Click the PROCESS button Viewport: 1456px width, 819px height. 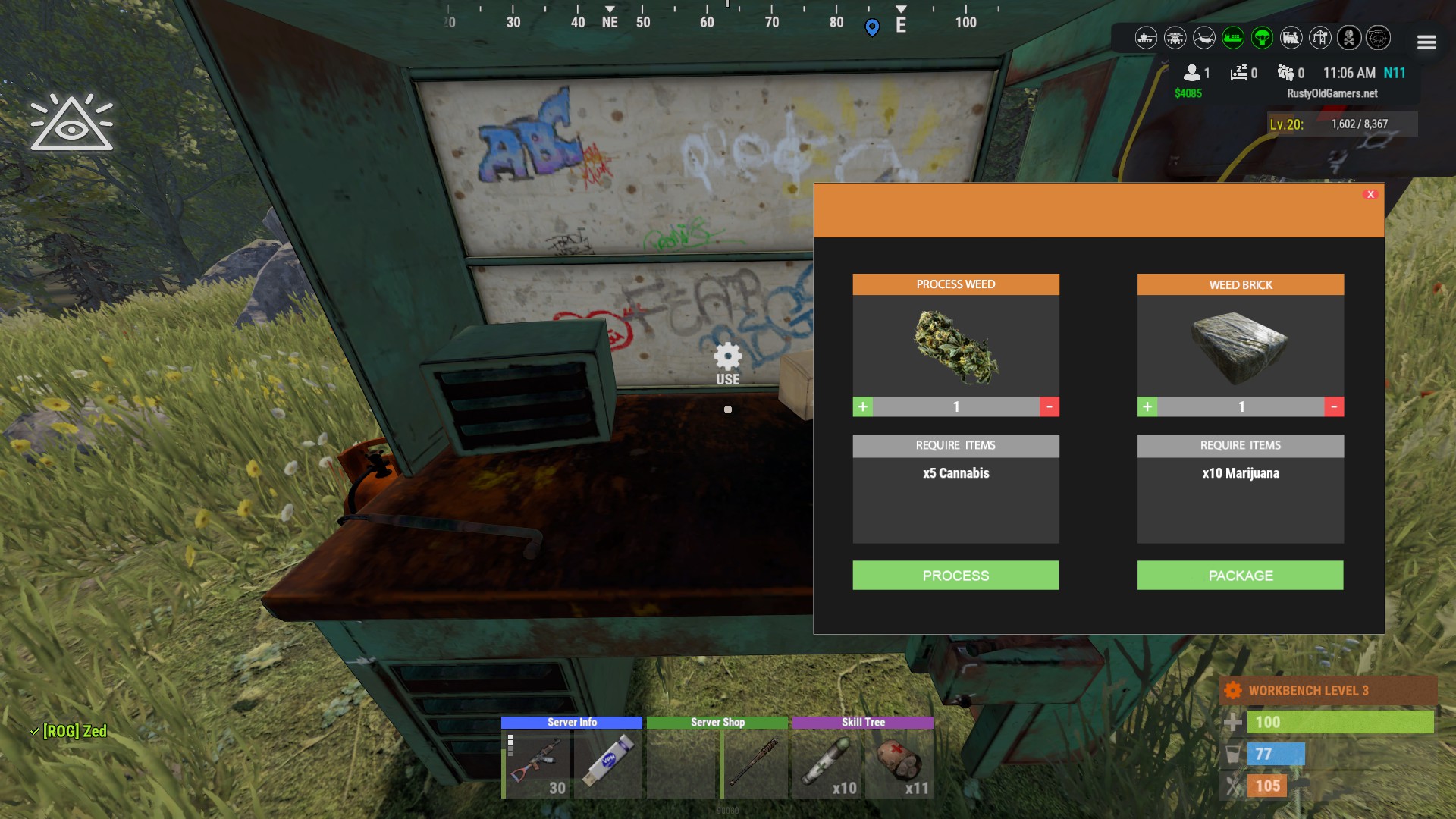955,575
